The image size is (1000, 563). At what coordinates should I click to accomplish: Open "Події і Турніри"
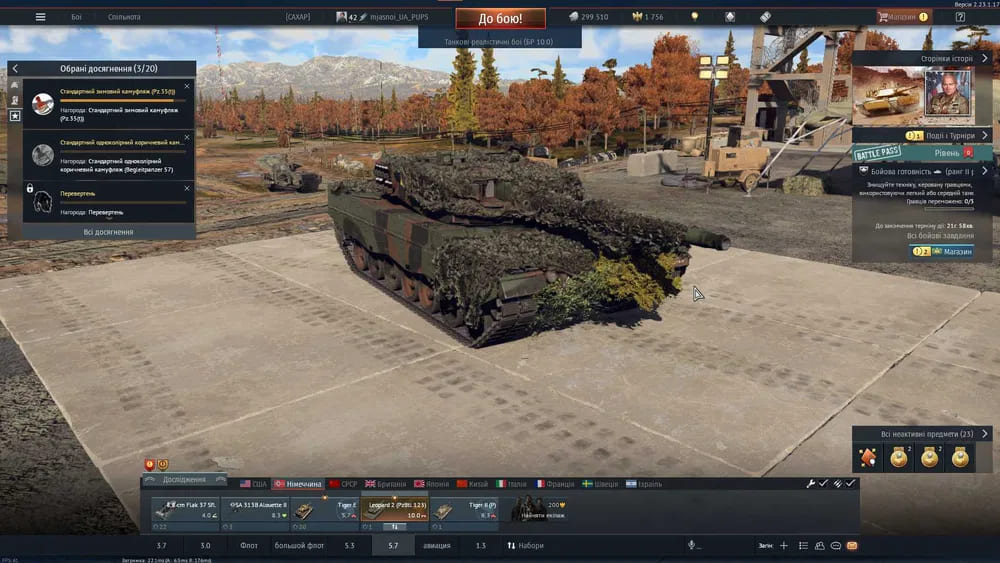pyautogui.click(x=921, y=135)
